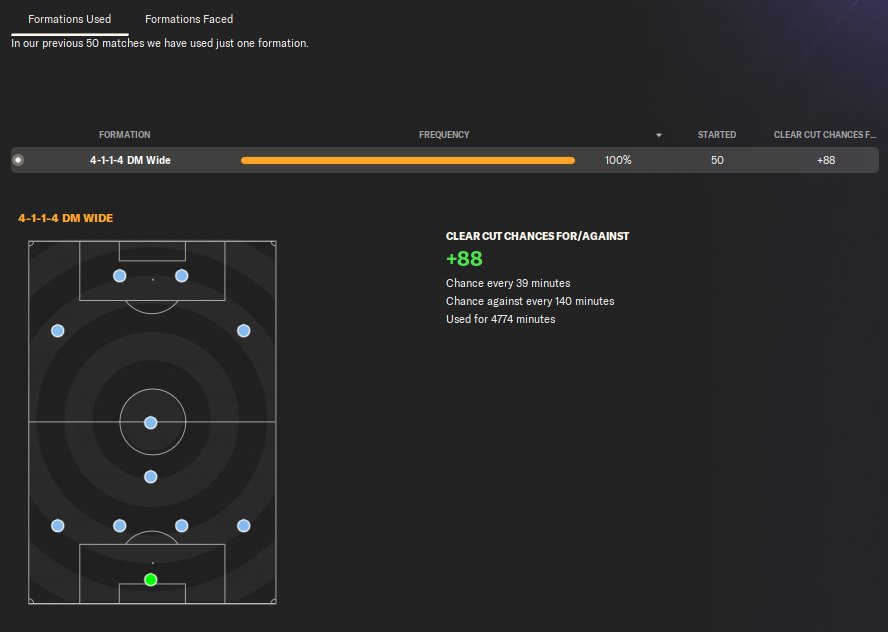Sort by the Formation column header

click(125, 135)
